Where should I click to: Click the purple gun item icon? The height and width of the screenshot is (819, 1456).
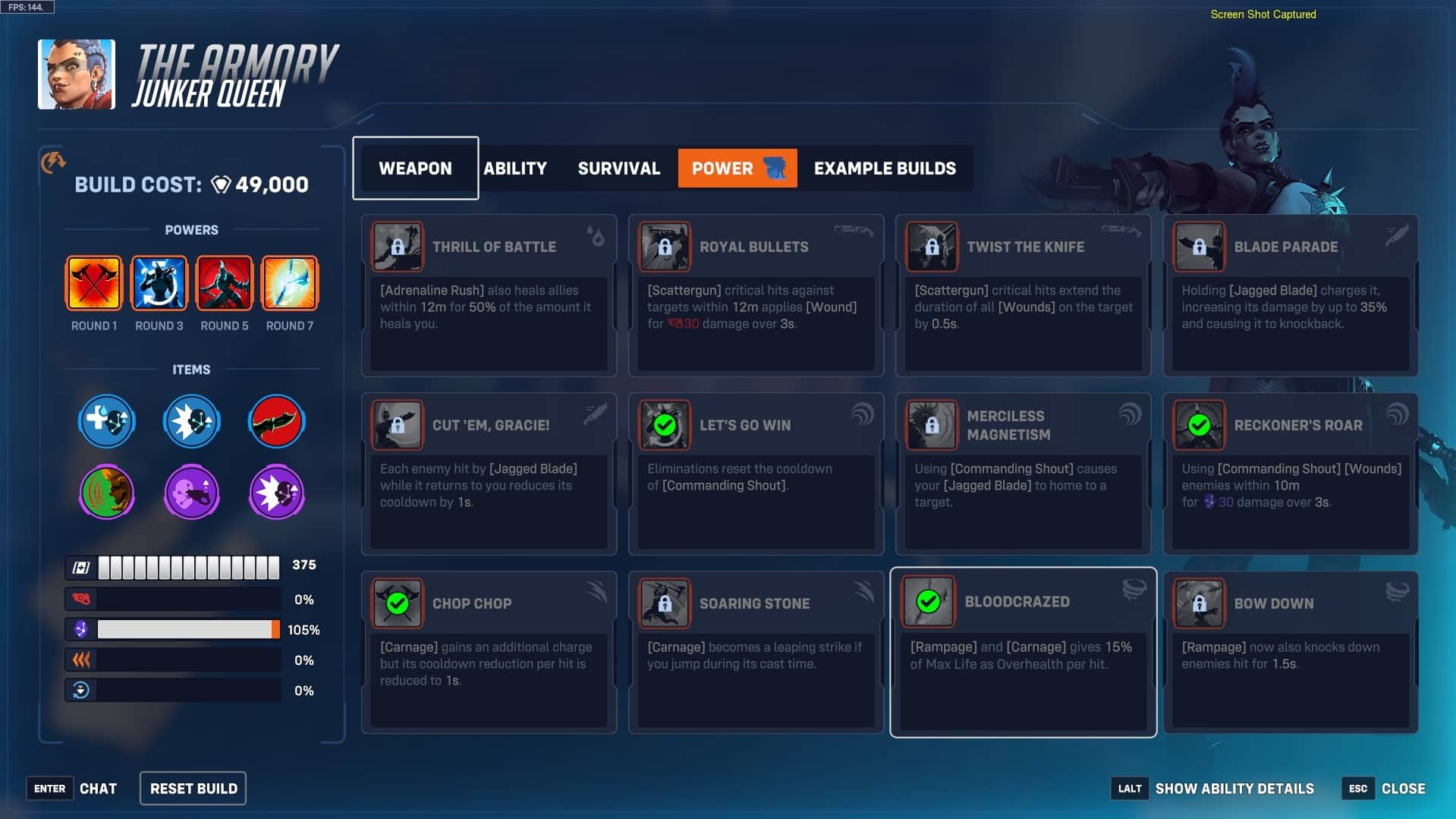[191, 492]
